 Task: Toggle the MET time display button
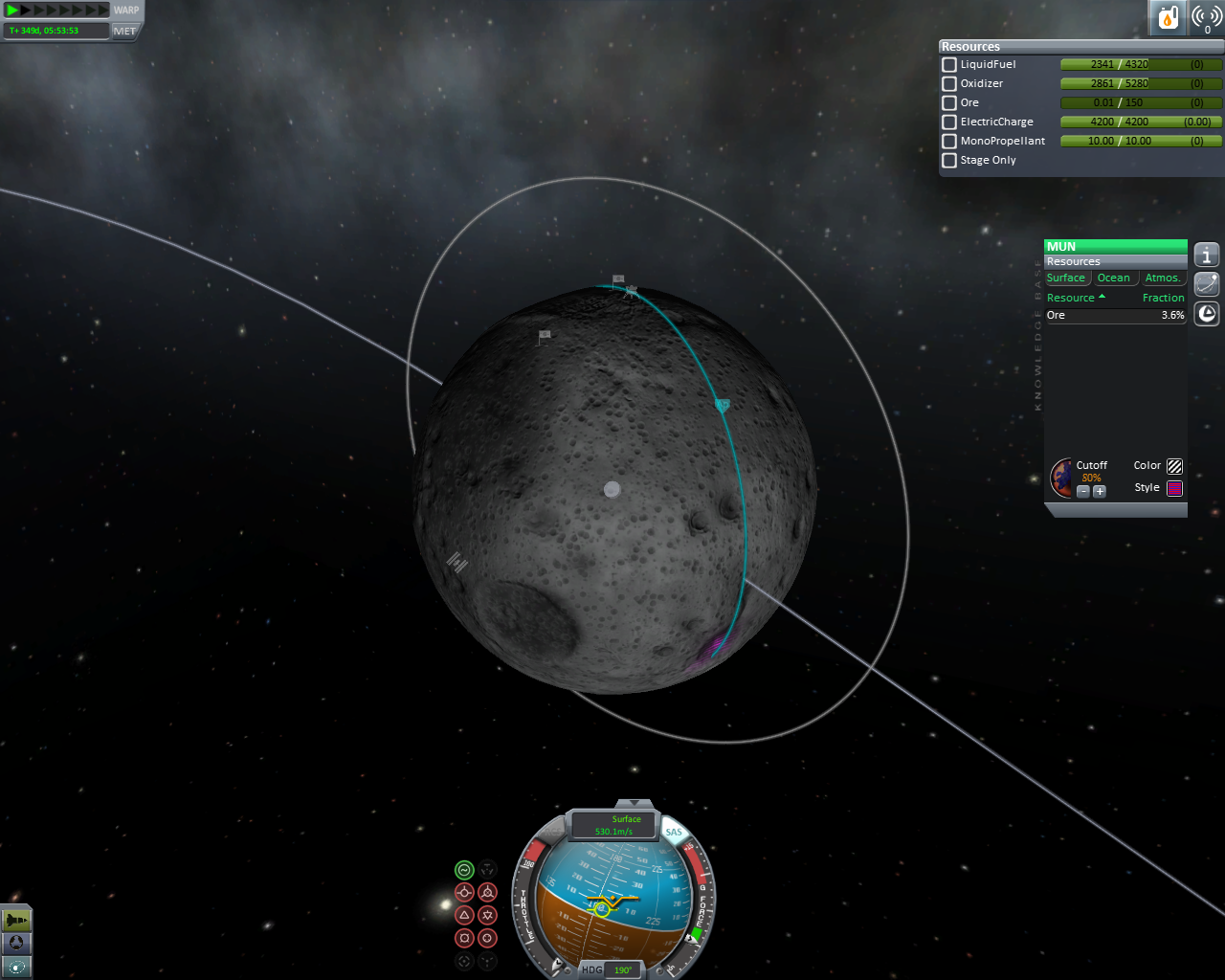[x=125, y=31]
